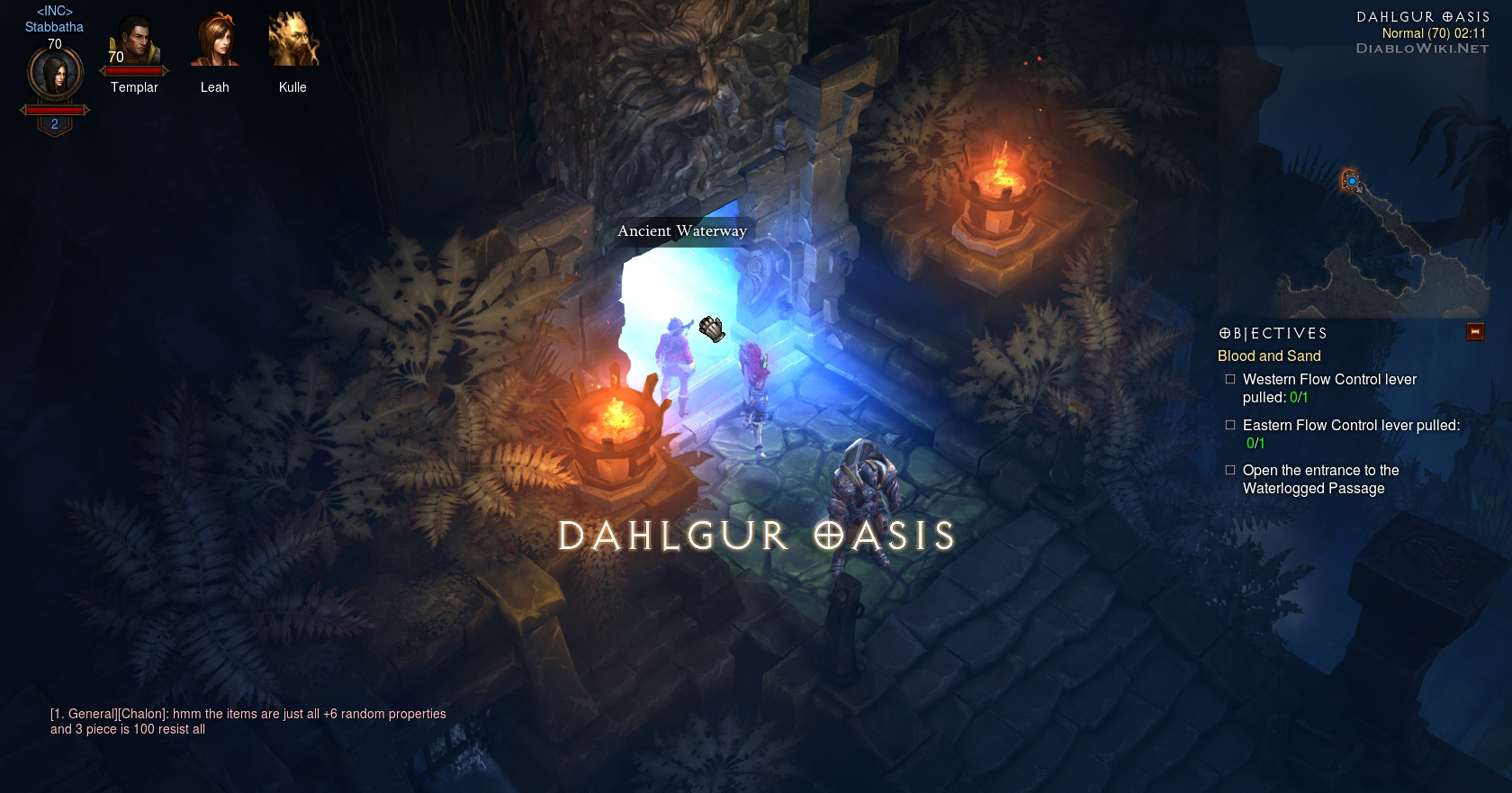The width and height of the screenshot is (1512, 793).
Task: Choose Kulle's portrait
Action: (x=292, y=41)
